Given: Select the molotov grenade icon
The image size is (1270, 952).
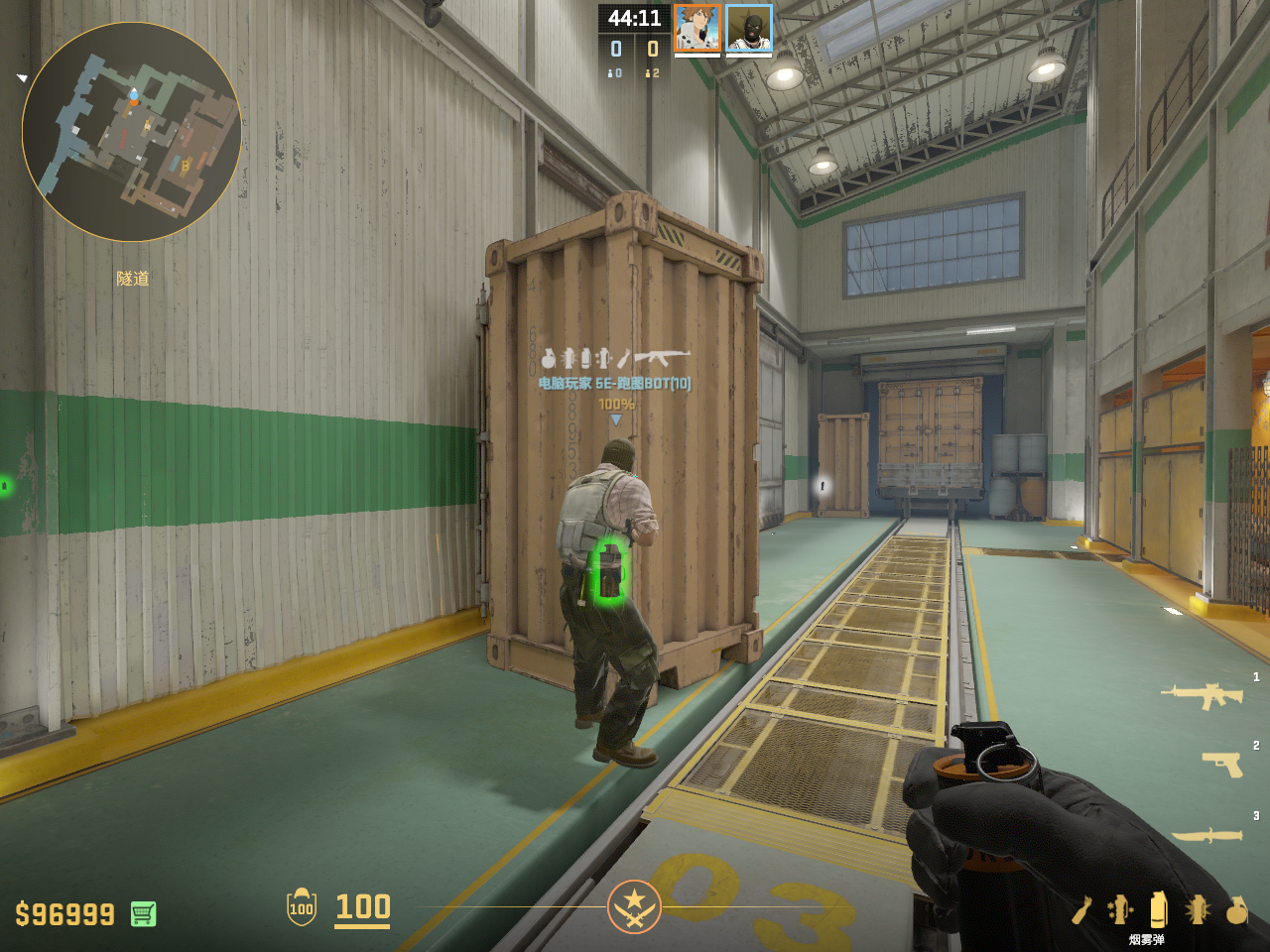Looking at the screenshot, I should 1081,909.
